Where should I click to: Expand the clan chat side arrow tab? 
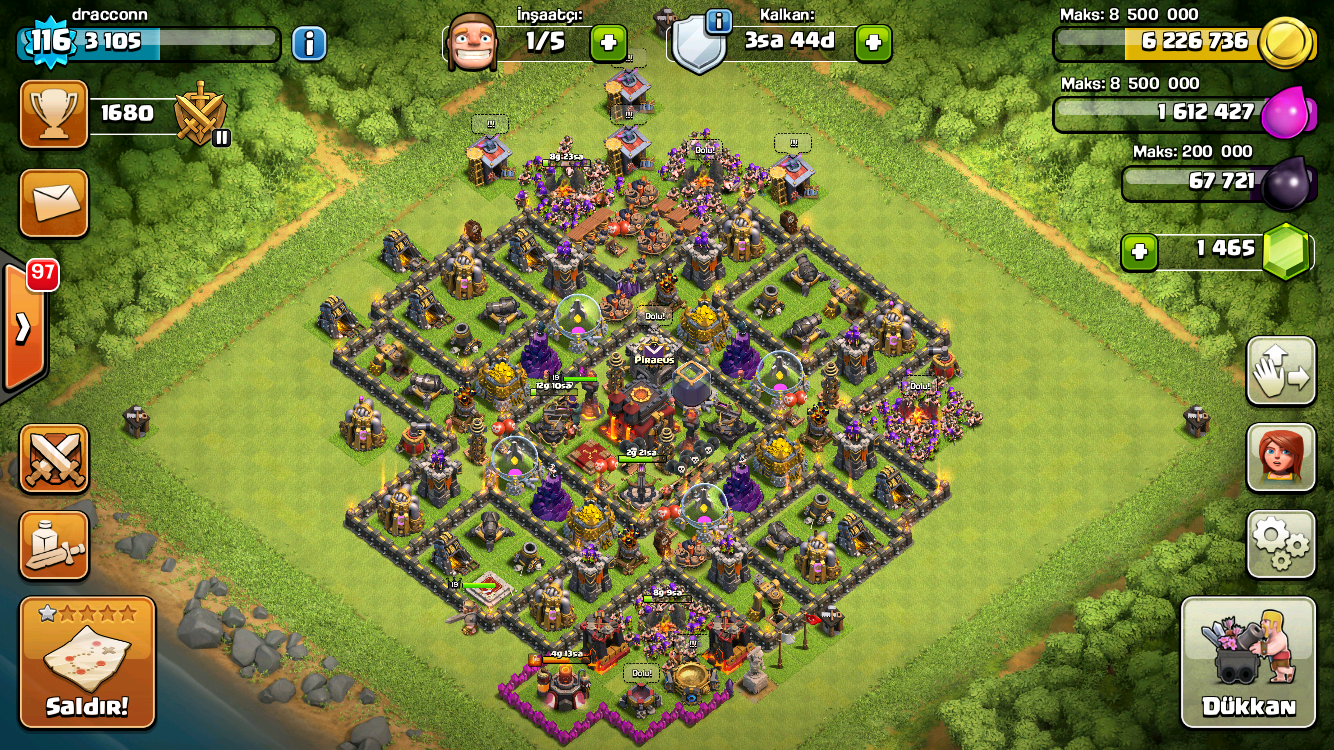point(22,327)
